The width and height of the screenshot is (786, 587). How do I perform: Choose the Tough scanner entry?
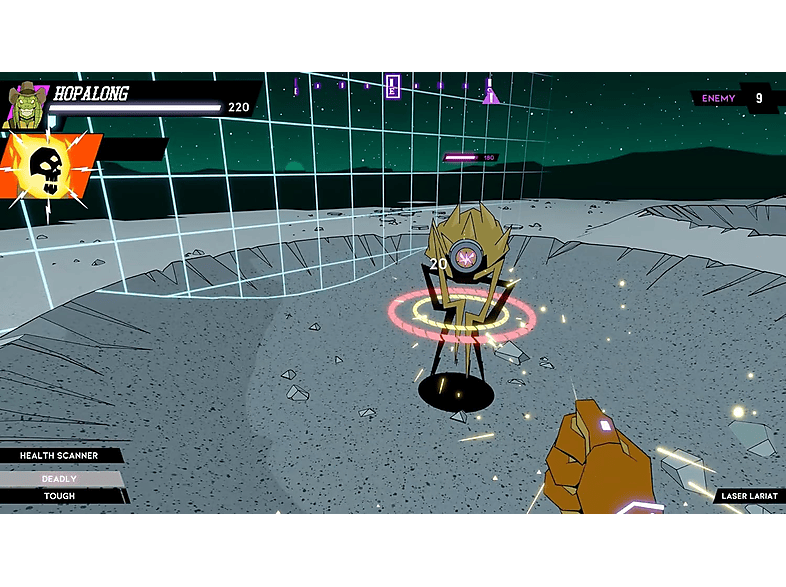pos(59,496)
